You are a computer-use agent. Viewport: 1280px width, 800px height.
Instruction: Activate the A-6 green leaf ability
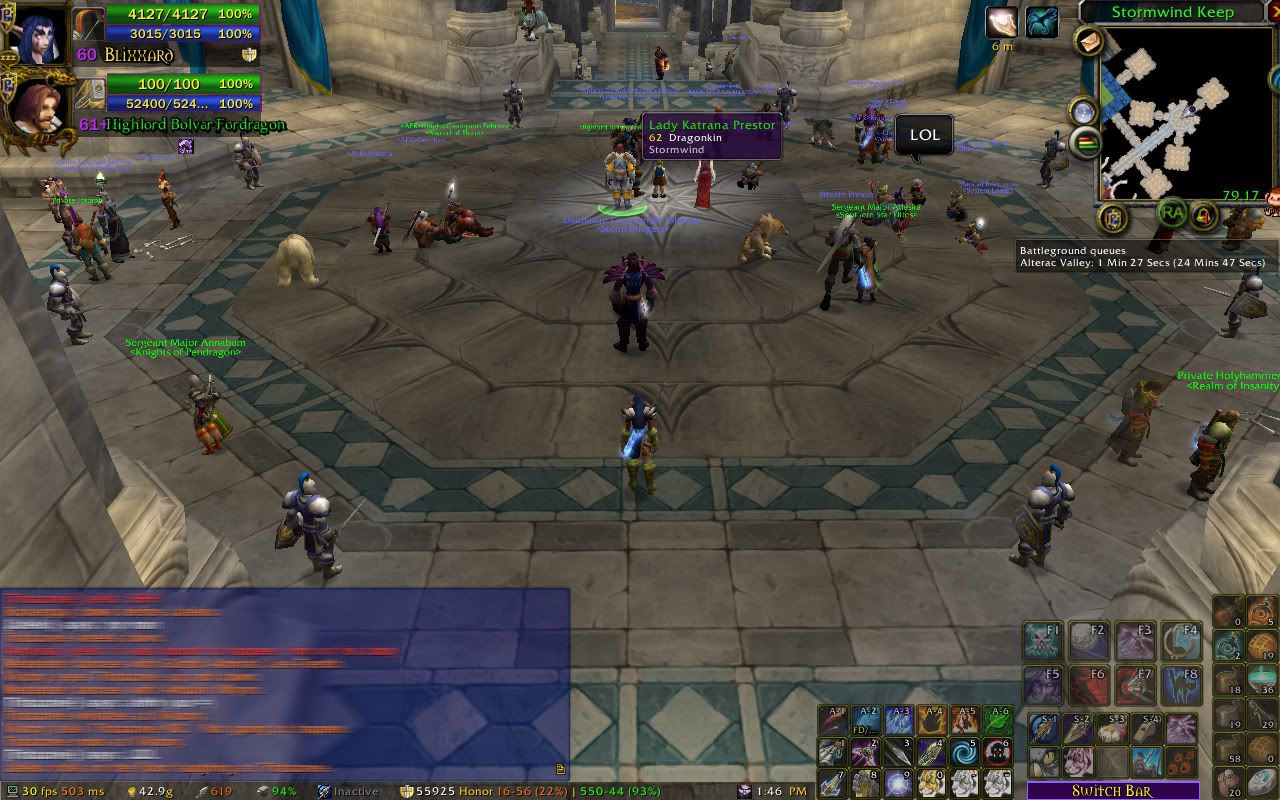point(996,720)
